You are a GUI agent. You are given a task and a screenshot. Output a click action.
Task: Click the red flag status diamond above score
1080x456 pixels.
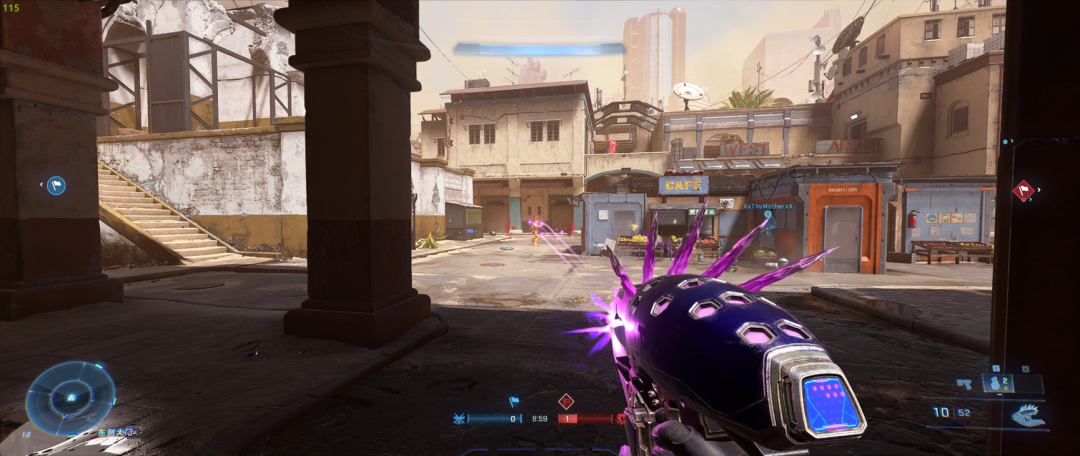coord(566,401)
